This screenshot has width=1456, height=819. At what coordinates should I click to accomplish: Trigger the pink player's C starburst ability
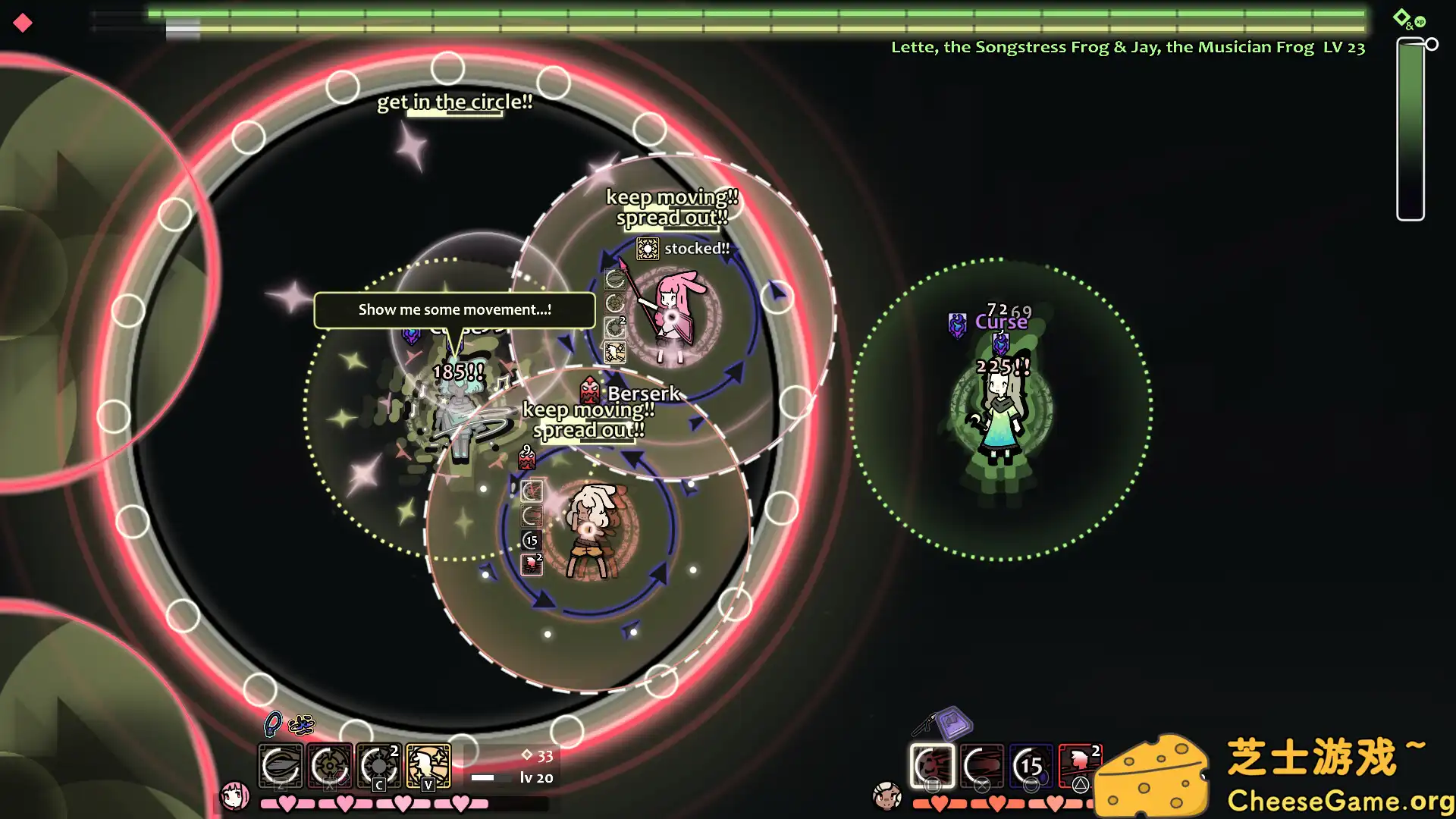pyautogui.click(x=379, y=766)
